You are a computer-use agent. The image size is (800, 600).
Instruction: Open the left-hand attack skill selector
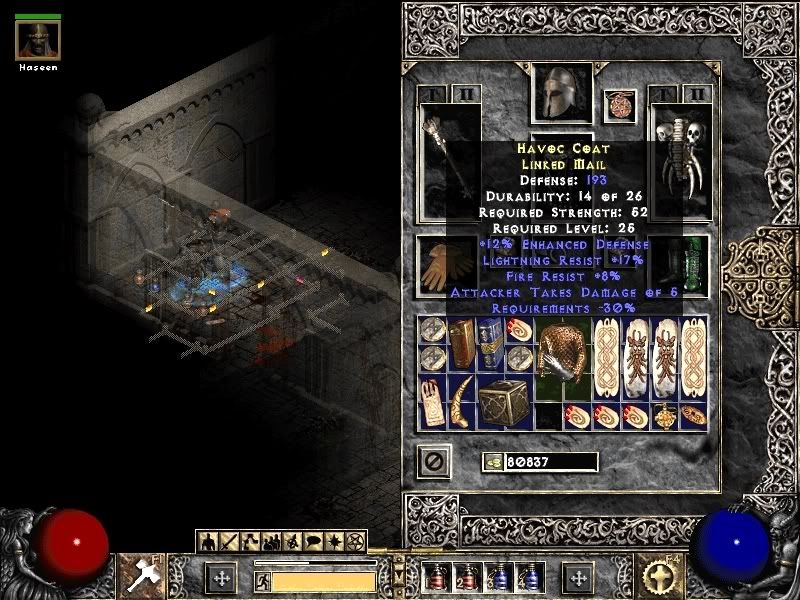(138, 574)
